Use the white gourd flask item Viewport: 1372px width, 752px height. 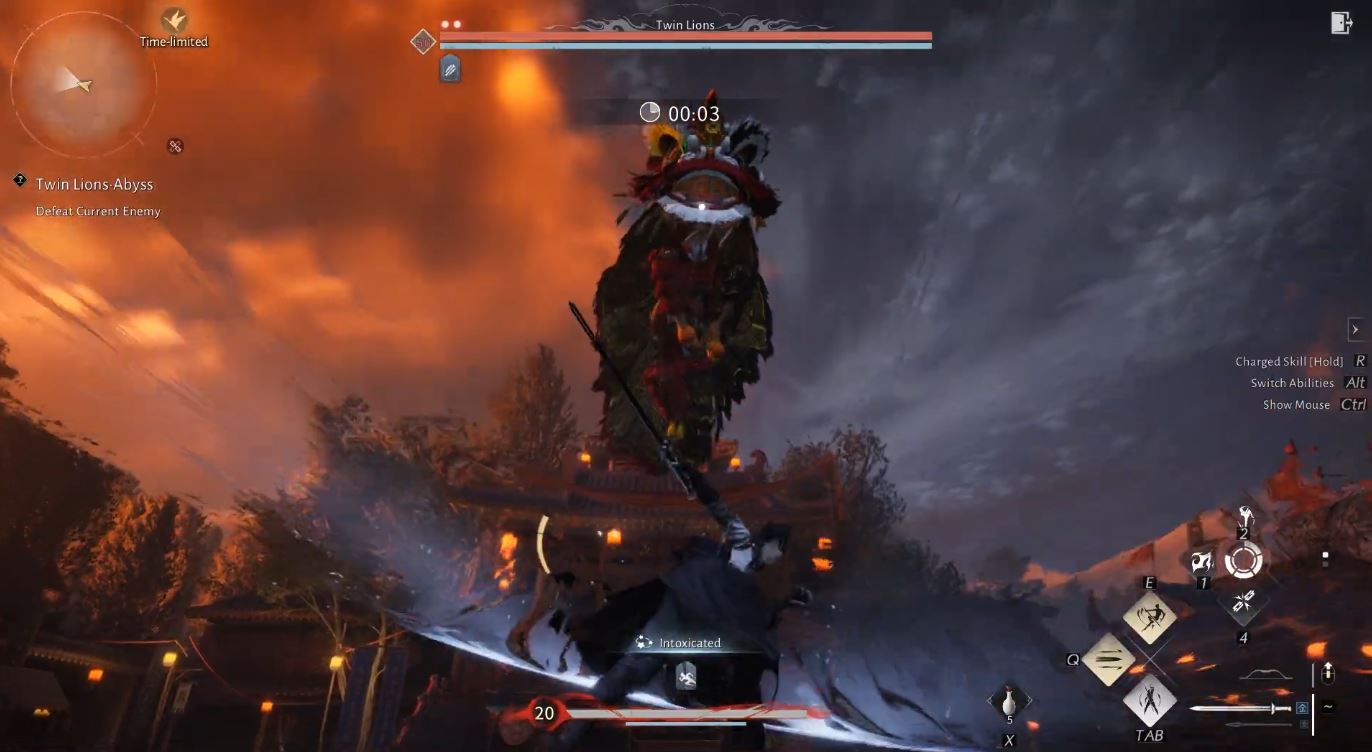1009,702
